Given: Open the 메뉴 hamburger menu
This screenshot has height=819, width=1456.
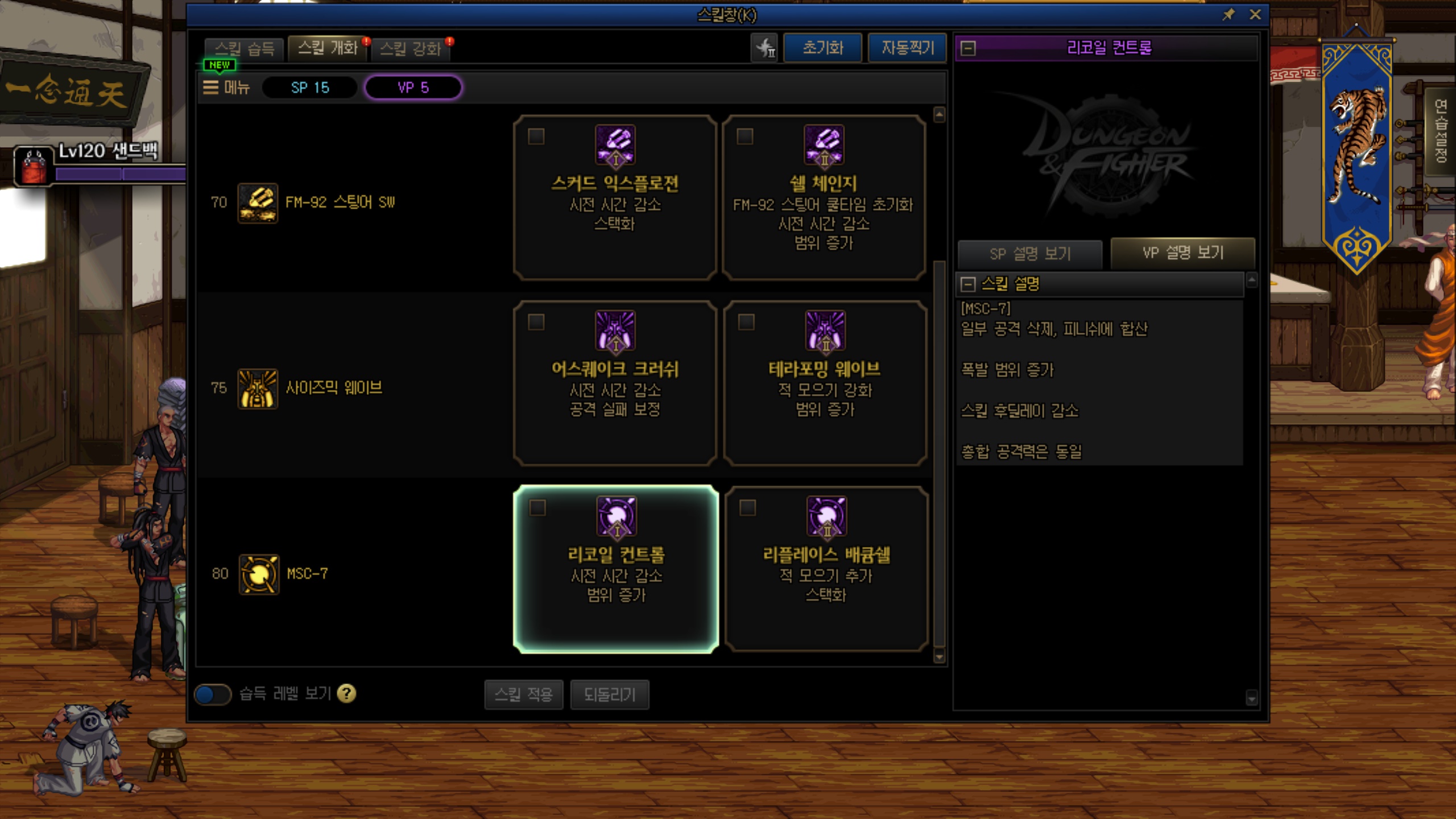Looking at the screenshot, I should click(x=227, y=88).
